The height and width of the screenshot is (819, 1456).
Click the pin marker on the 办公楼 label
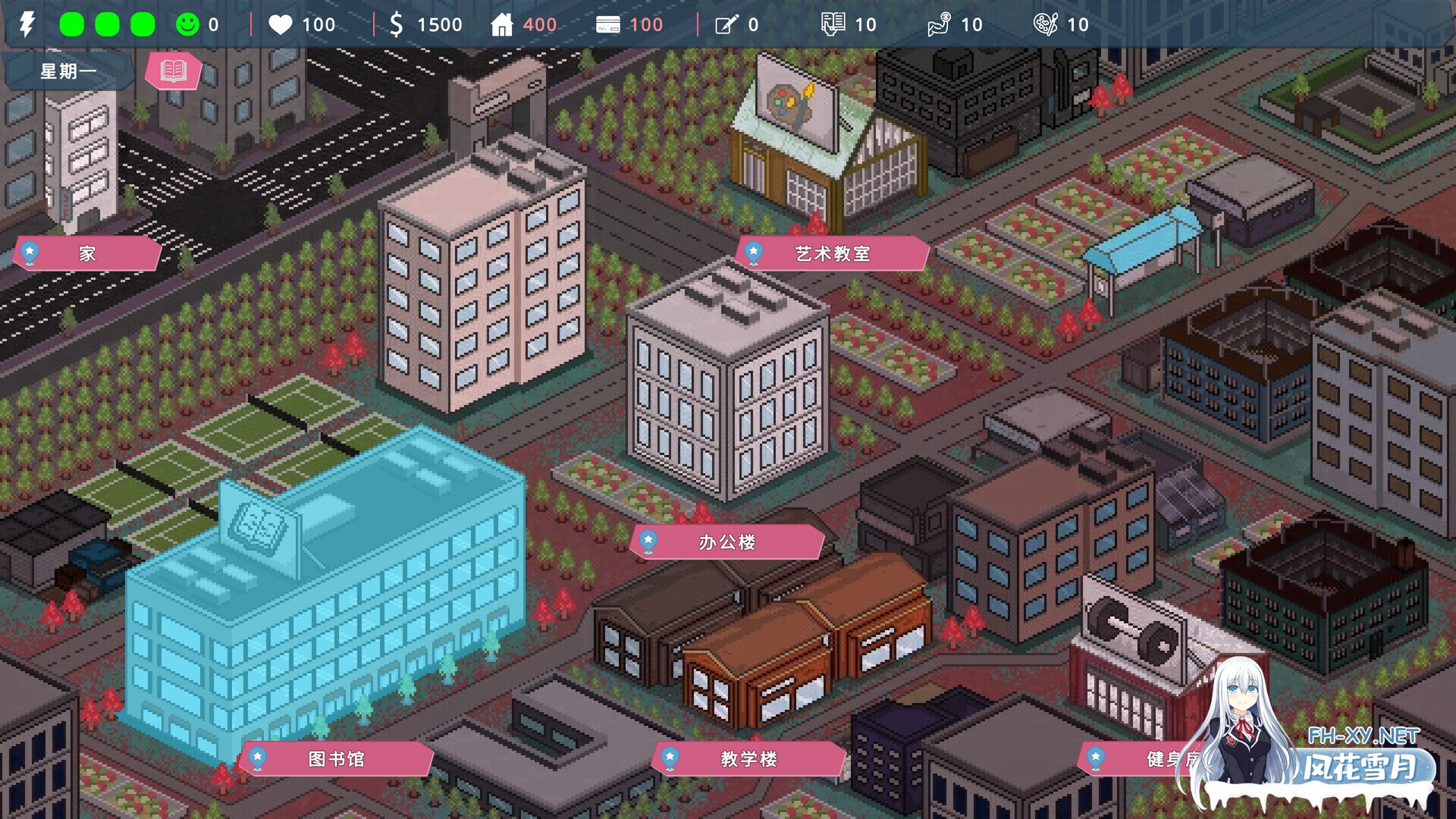click(647, 541)
